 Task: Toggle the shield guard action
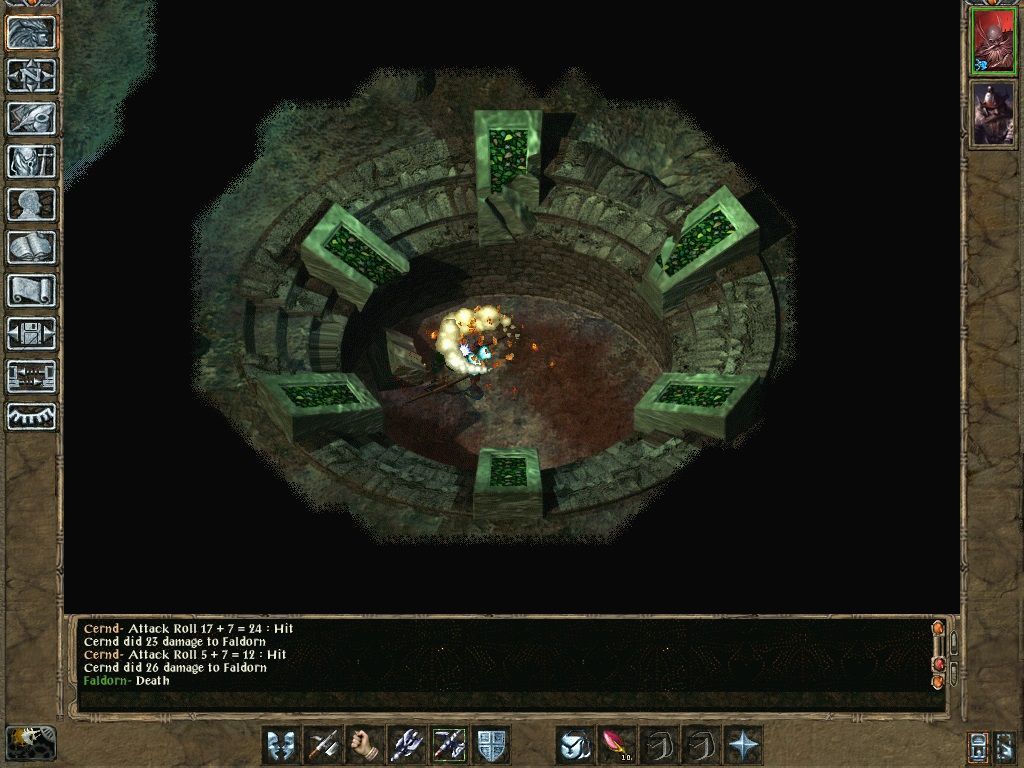point(491,745)
